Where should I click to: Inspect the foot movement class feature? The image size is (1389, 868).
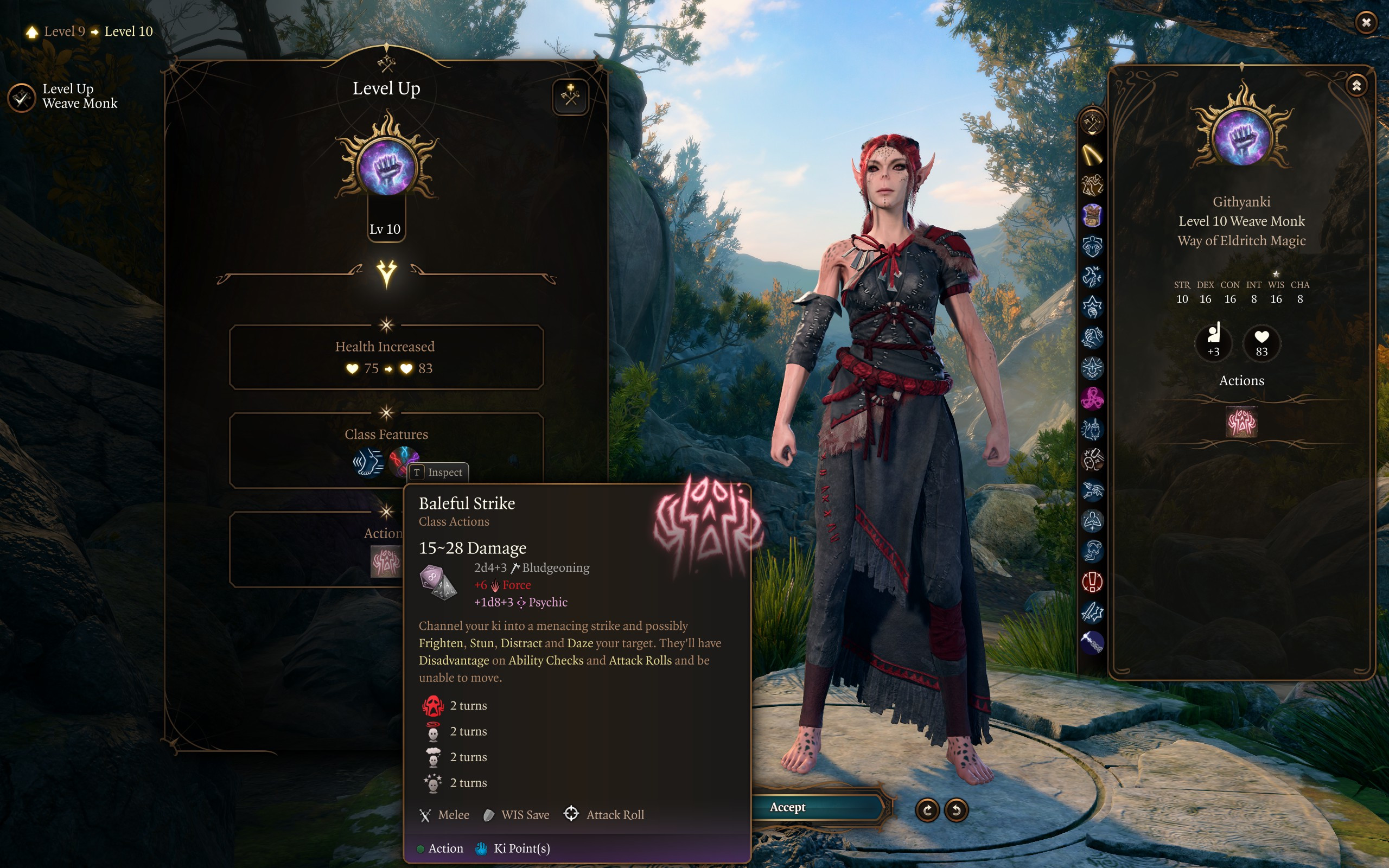368,462
